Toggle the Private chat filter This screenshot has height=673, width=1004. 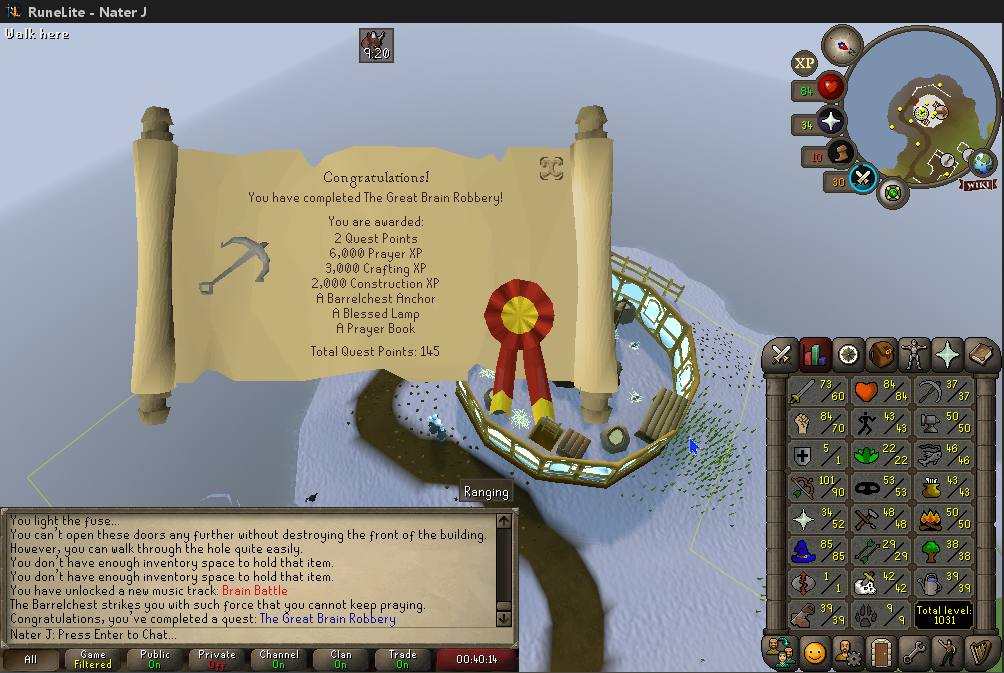pyautogui.click(x=216, y=659)
